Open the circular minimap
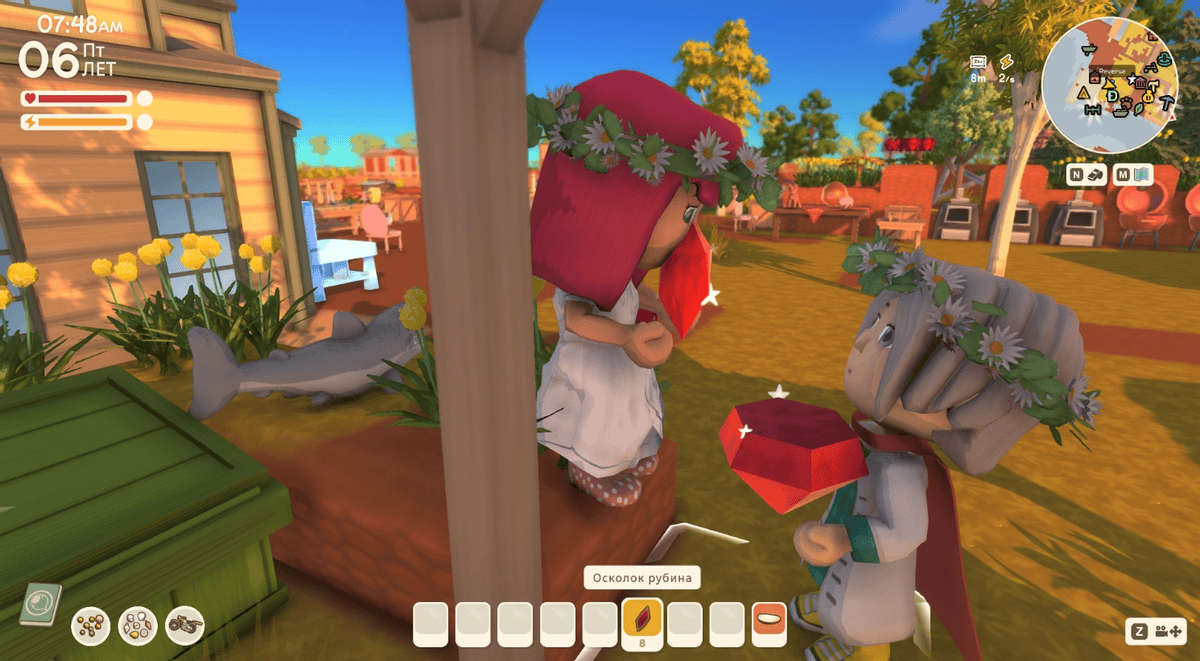 (1111, 86)
